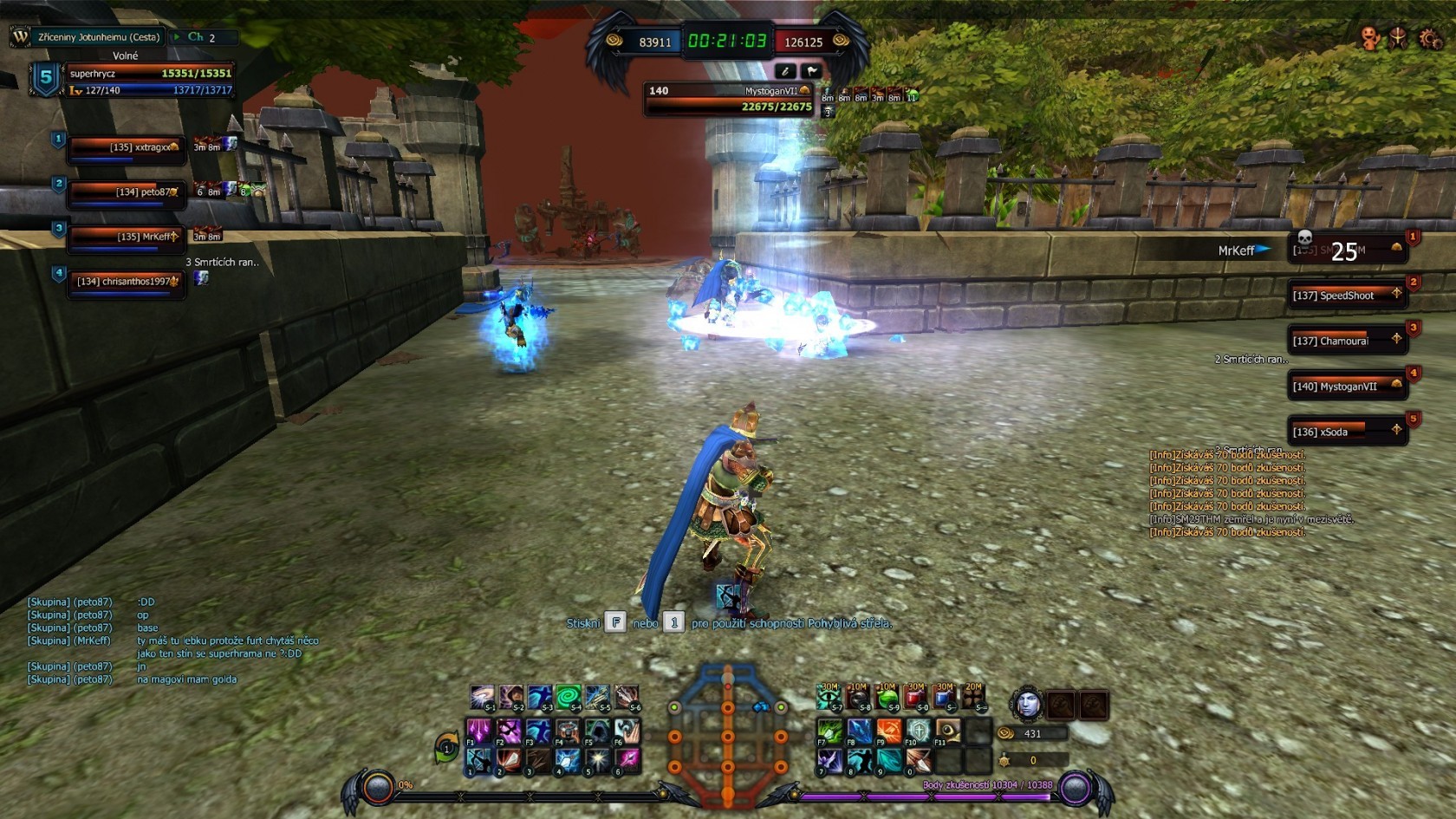
Task: Open the character portrait beside the hotbar
Action: point(1028,704)
